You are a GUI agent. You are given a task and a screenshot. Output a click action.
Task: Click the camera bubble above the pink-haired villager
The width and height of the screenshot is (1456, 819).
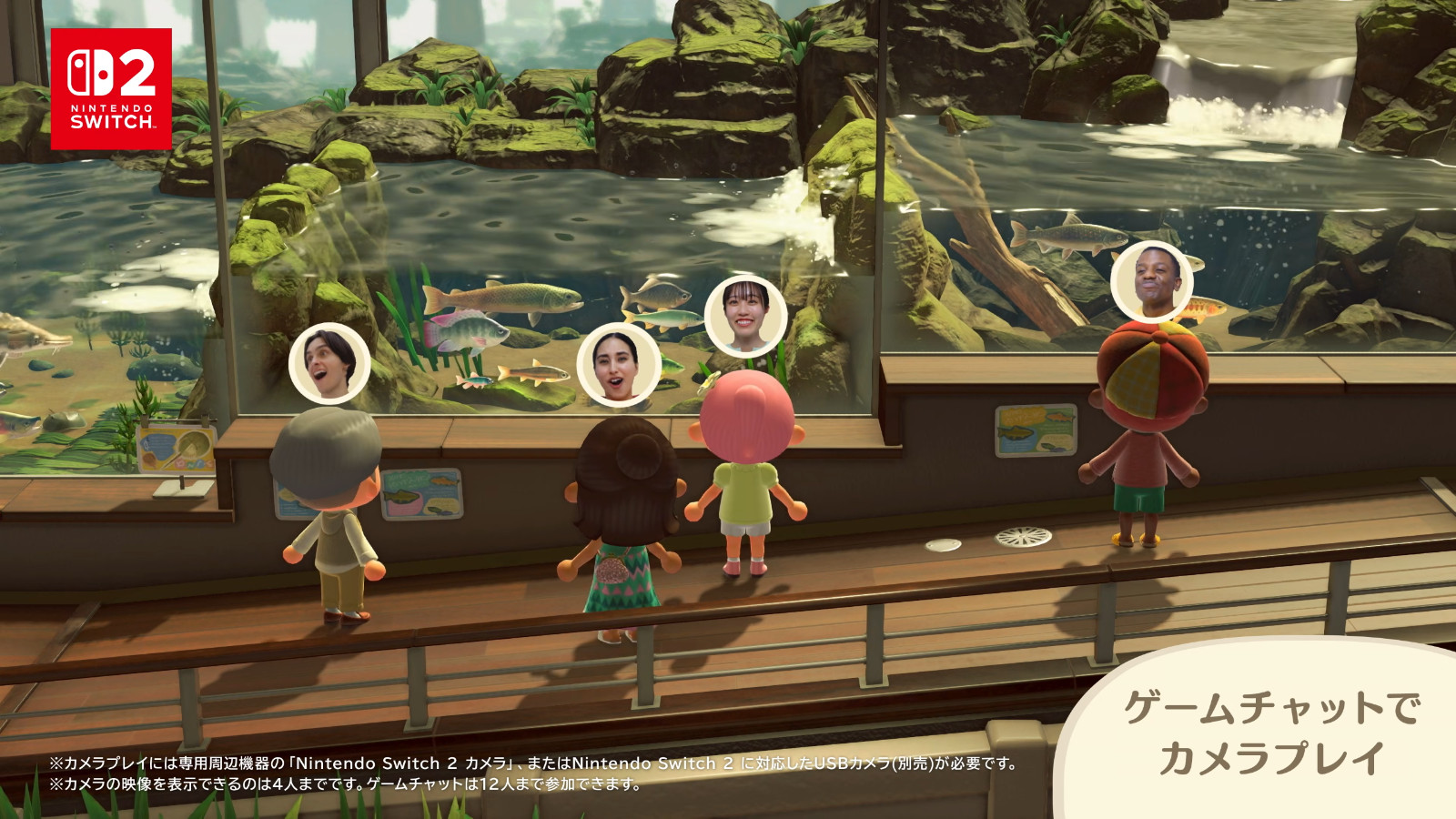pos(745,315)
